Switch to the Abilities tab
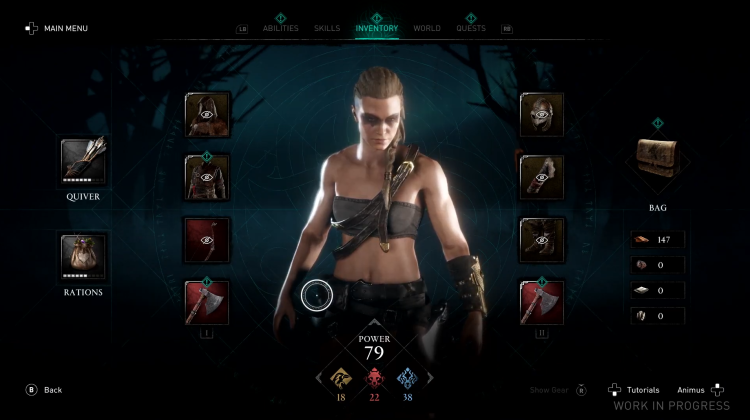This screenshot has height=420, width=750. pyautogui.click(x=281, y=28)
